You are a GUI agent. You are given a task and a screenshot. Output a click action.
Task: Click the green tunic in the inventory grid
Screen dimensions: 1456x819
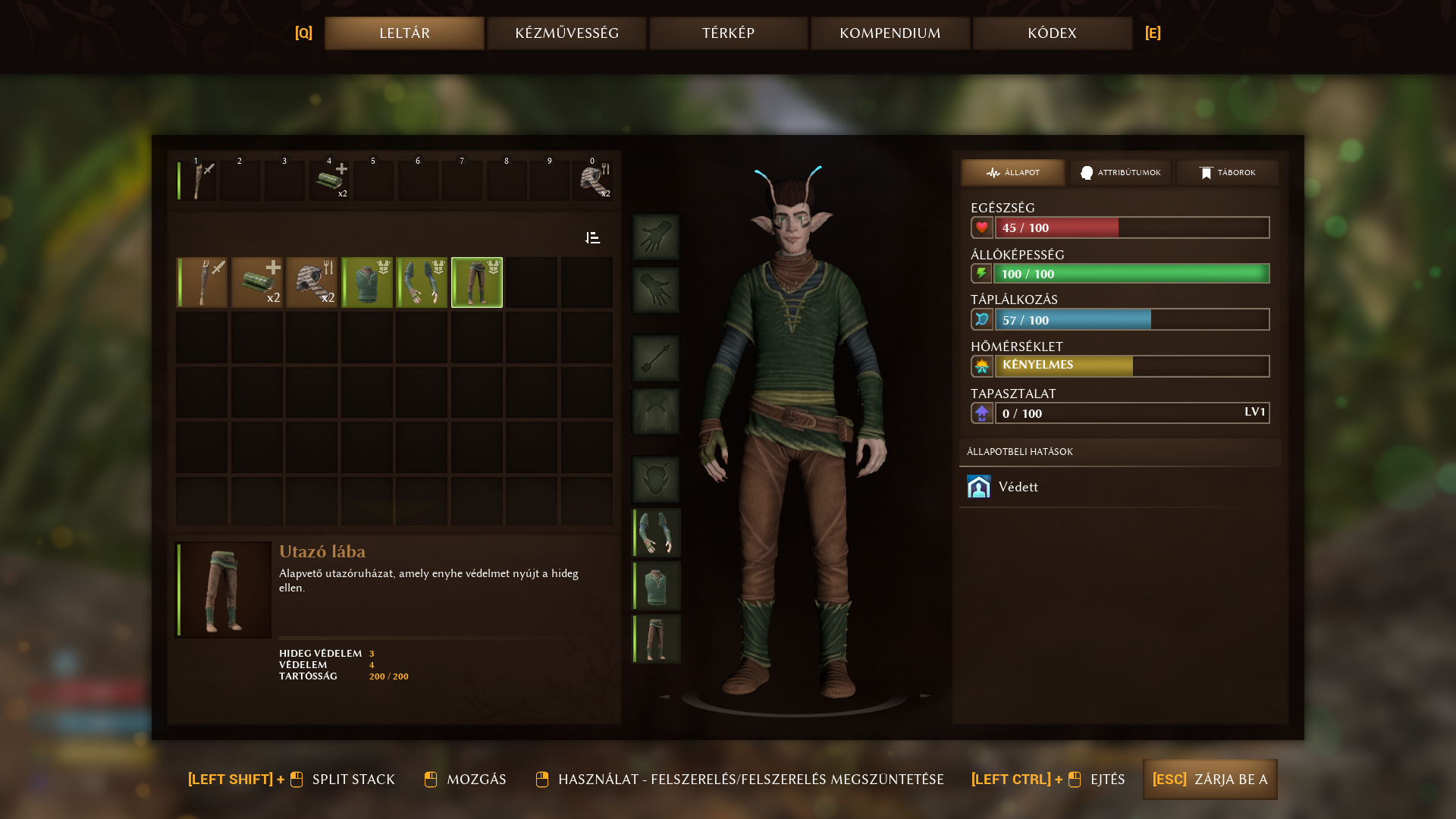tap(367, 283)
